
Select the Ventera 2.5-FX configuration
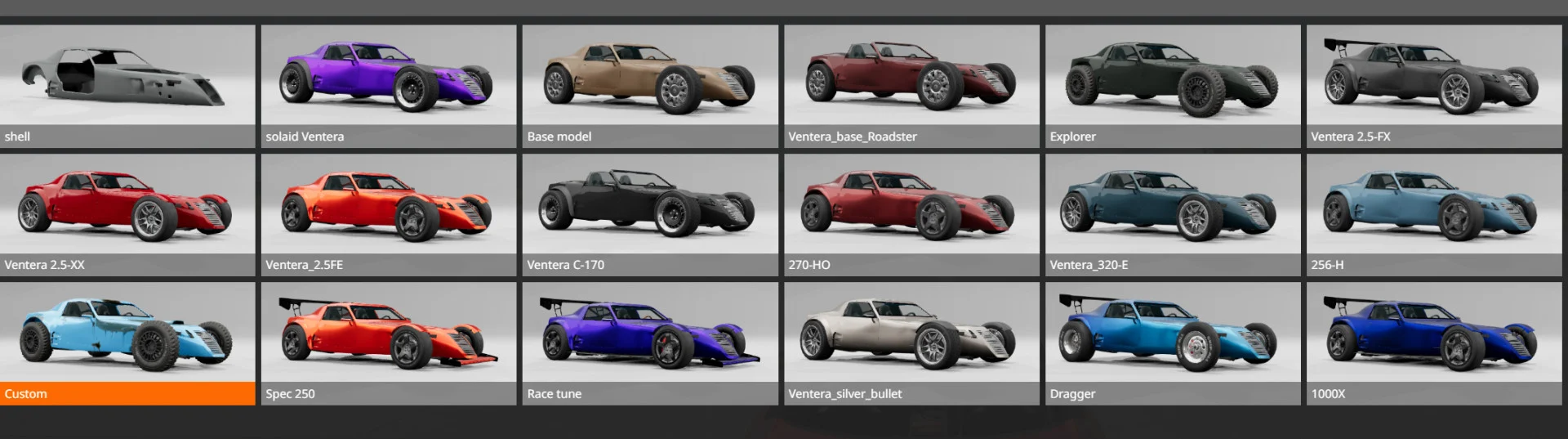1434,85
